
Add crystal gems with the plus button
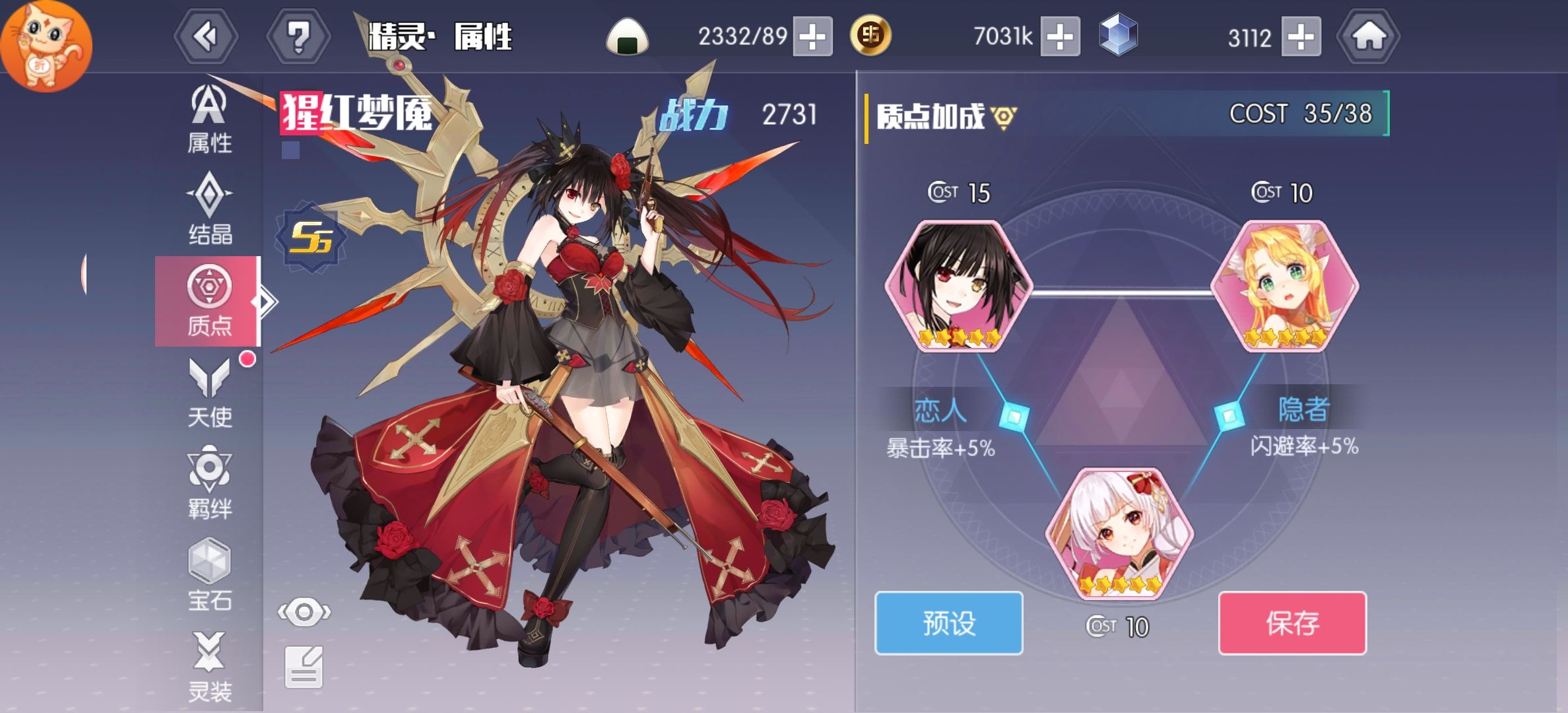[x=1301, y=36]
